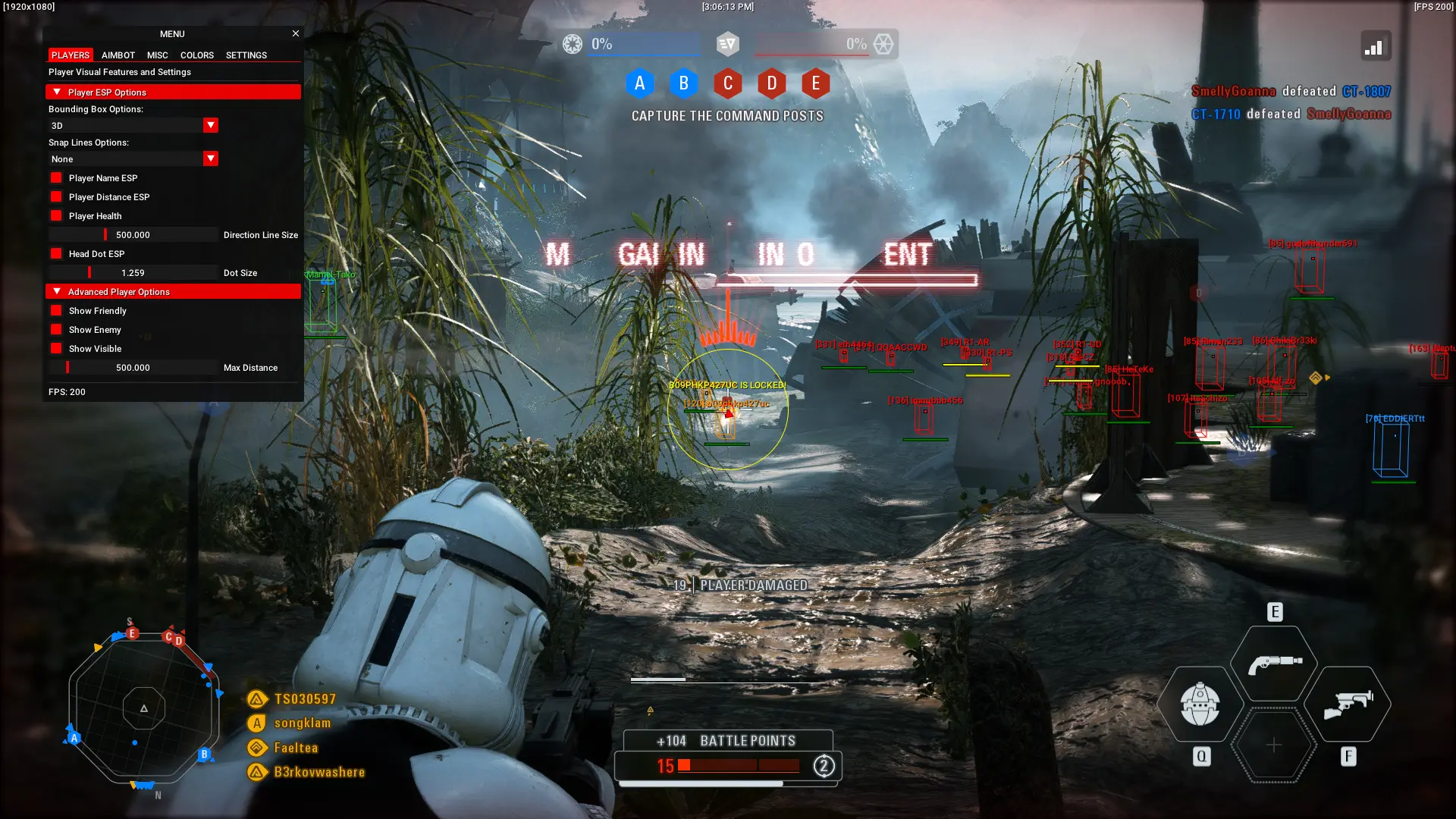Adjust the Direction Line Size slider
The height and width of the screenshot is (819, 1456).
(133, 234)
